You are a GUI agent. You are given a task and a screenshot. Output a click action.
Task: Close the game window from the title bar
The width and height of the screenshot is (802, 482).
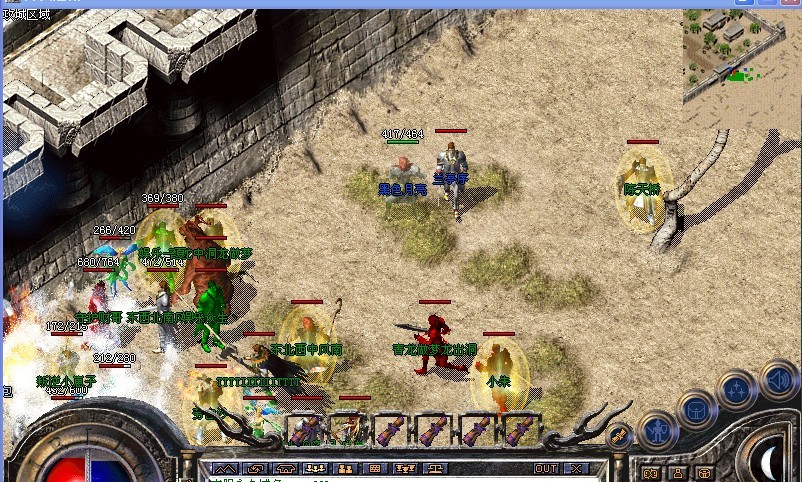coord(790,4)
